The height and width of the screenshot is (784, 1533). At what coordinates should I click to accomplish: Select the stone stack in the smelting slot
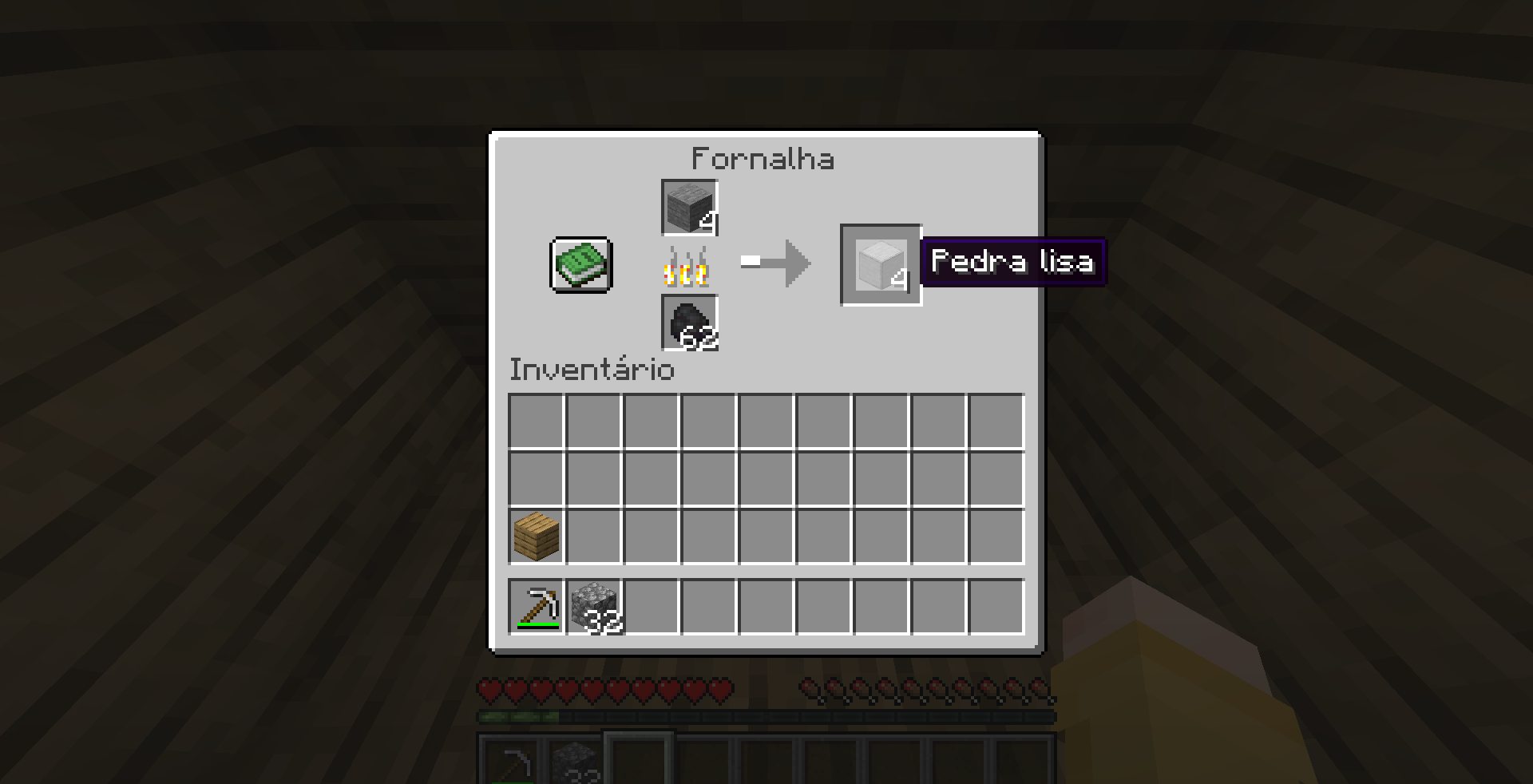coord(690,208)
